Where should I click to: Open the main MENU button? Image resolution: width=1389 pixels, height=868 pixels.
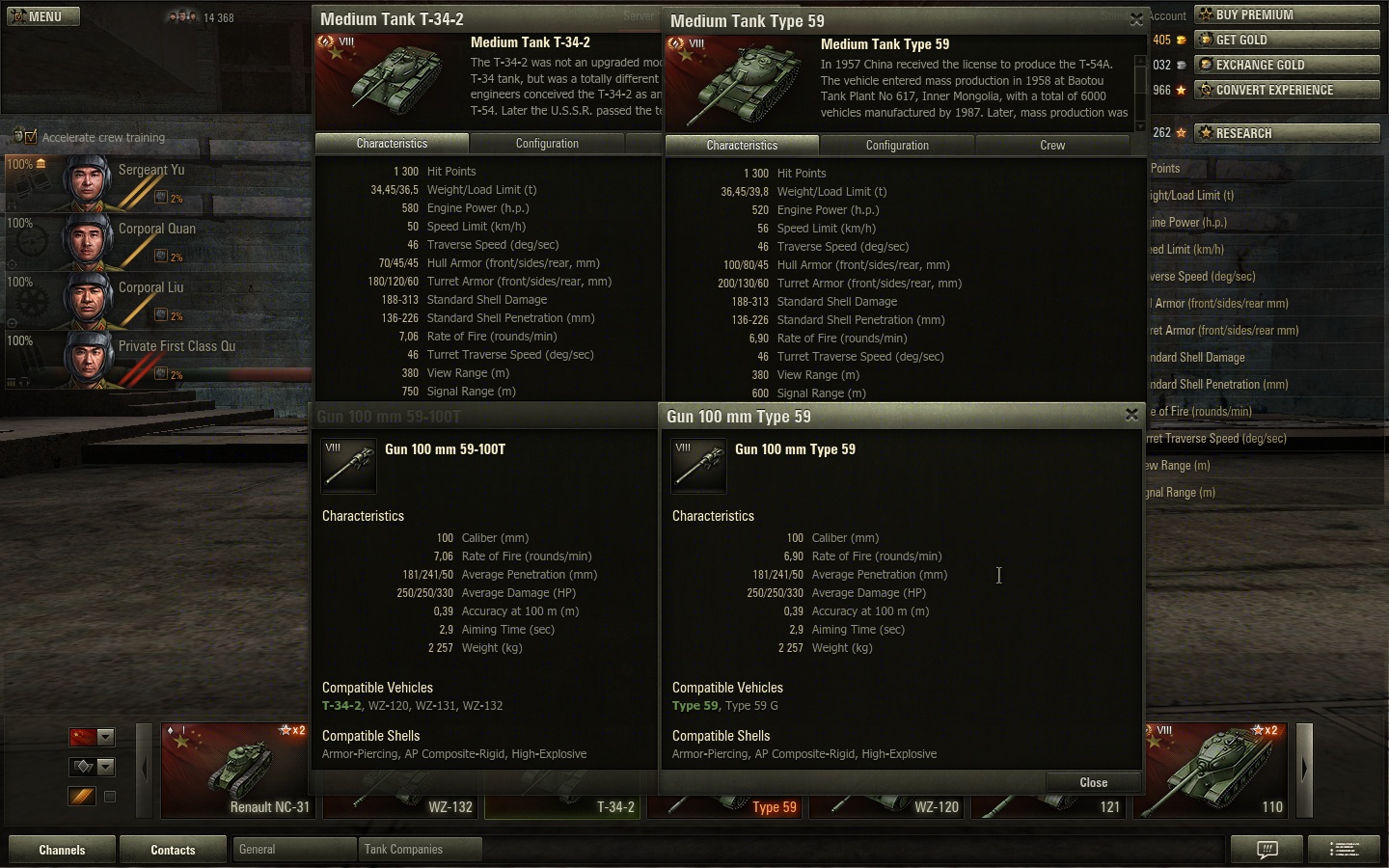pyautogui.click(x=42, y=16)
